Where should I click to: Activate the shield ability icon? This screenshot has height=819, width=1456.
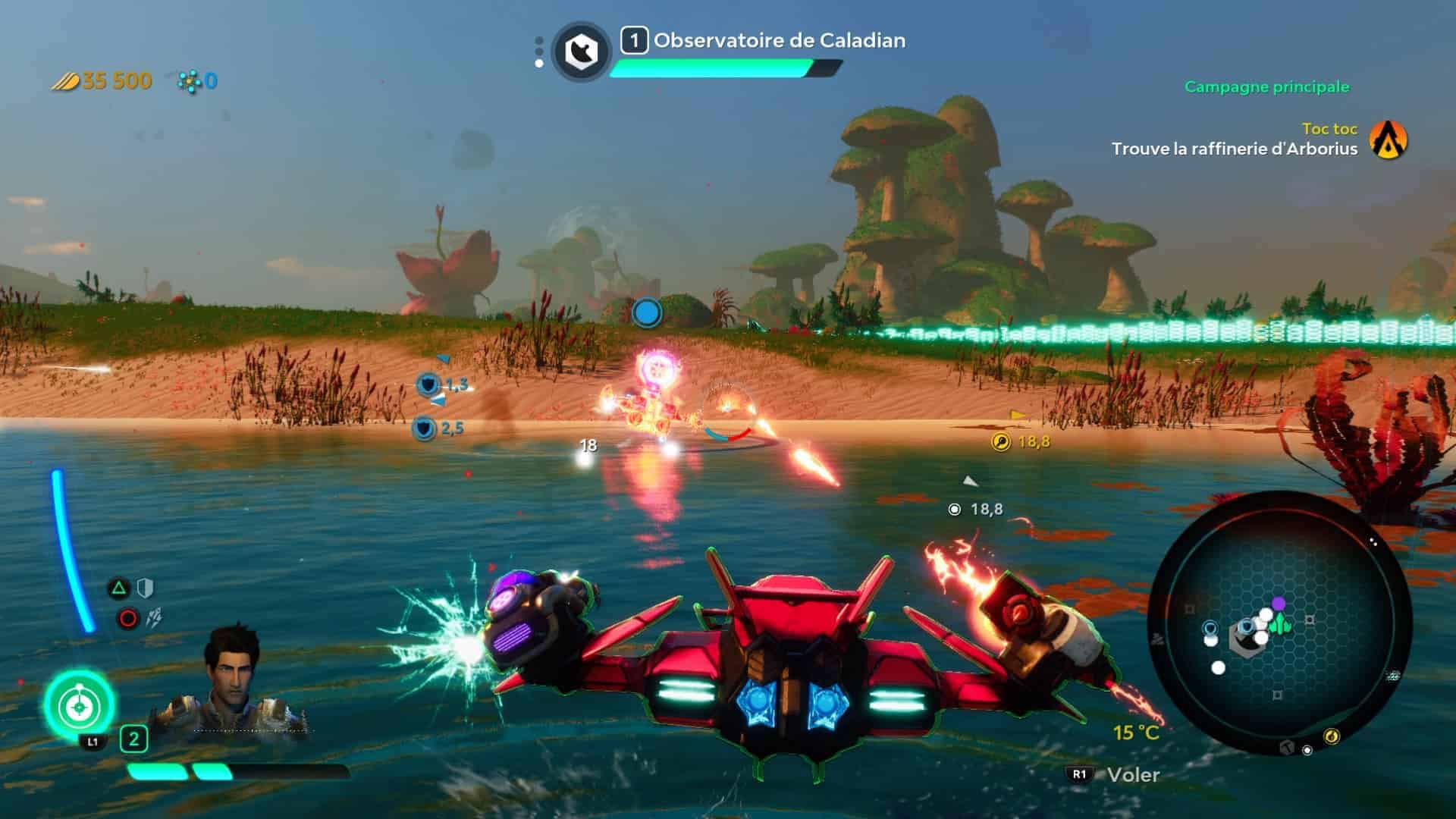145,588
